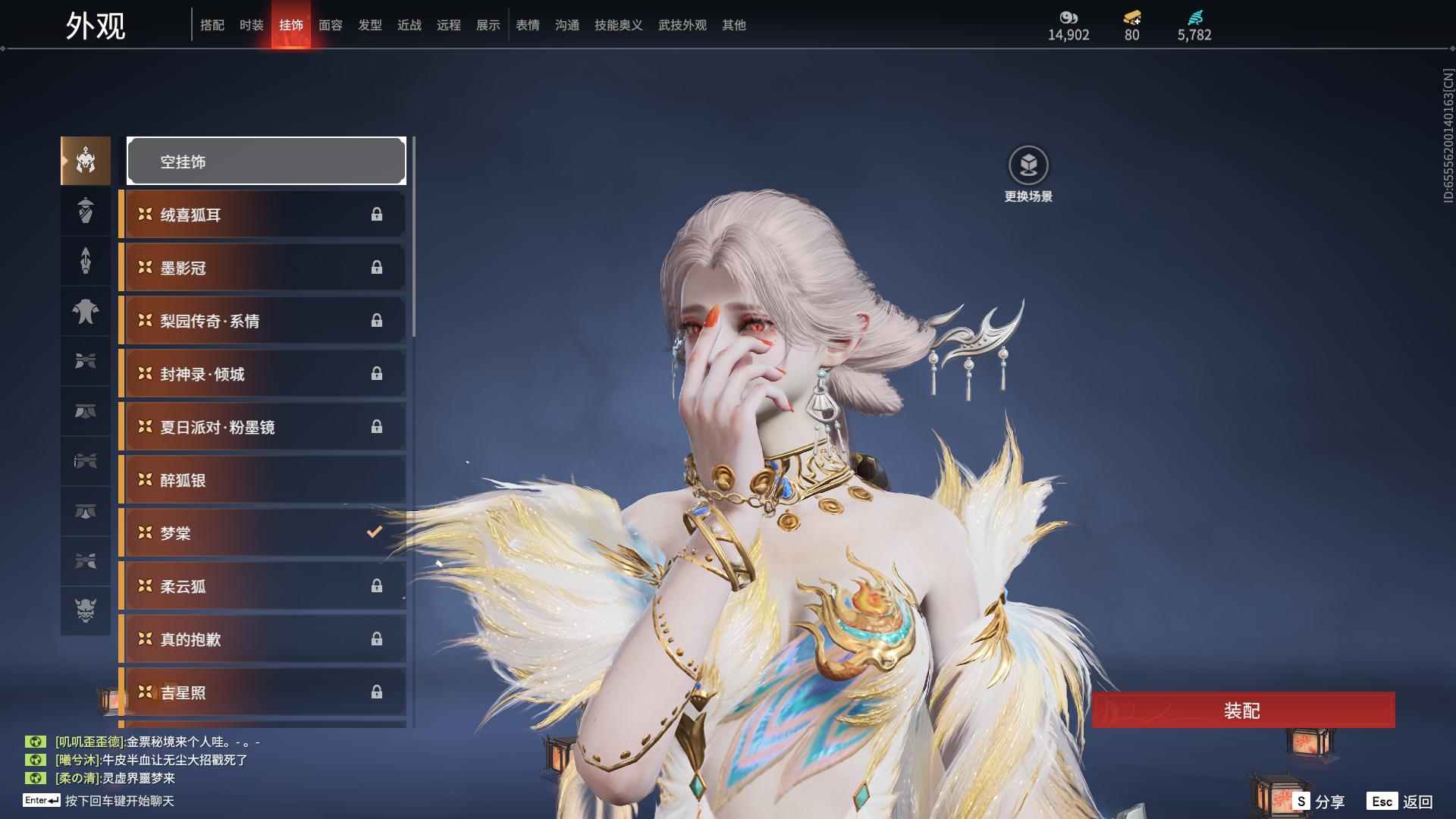Click the 分享 share button
Screen dimensions: 1456x819
[1319, 802]
